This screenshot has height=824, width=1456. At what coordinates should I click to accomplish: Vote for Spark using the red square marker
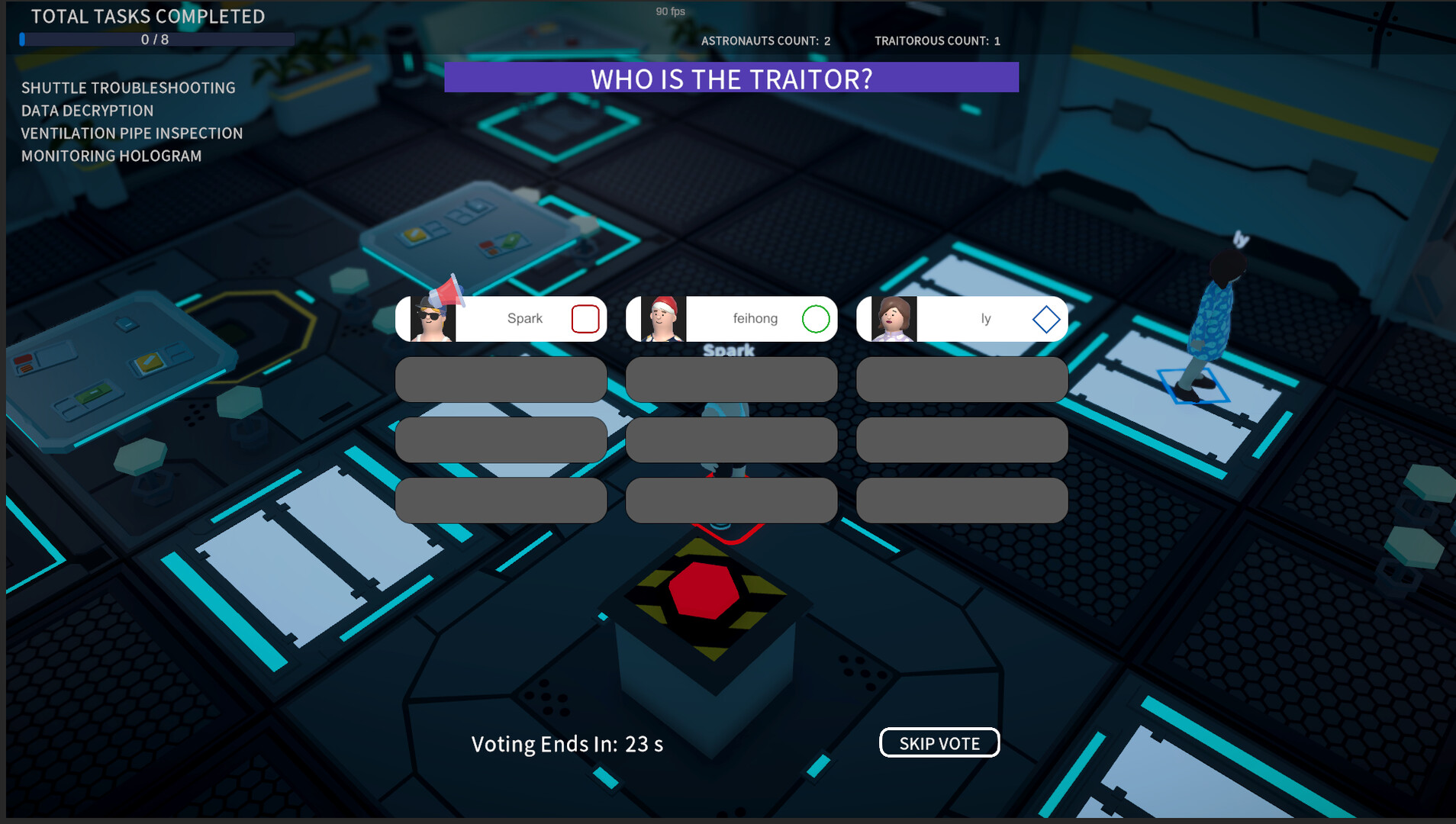point(585,318)
